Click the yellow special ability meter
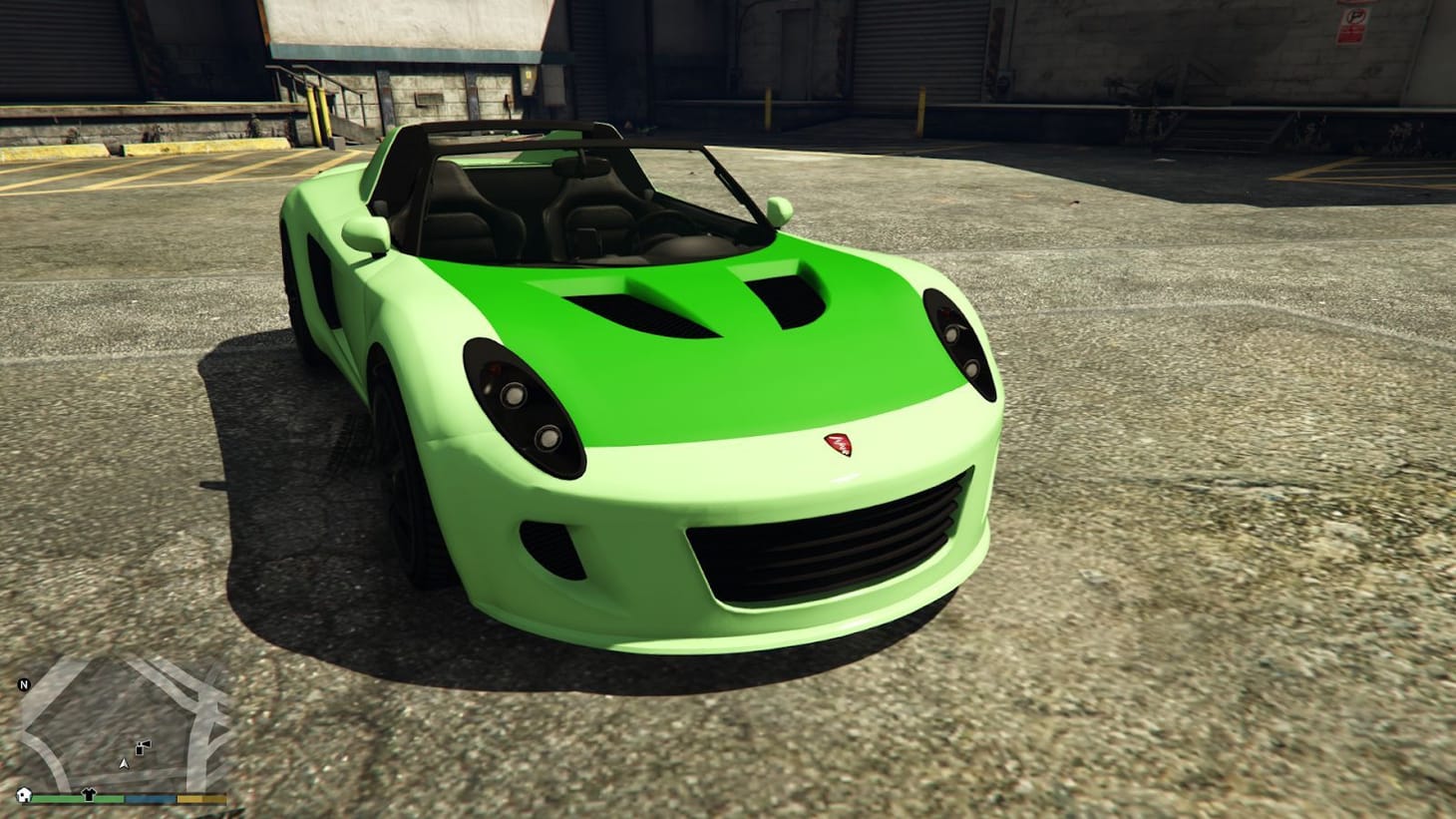The height and width of the screenshot is (819, 1456). click(x=199, y=799)
